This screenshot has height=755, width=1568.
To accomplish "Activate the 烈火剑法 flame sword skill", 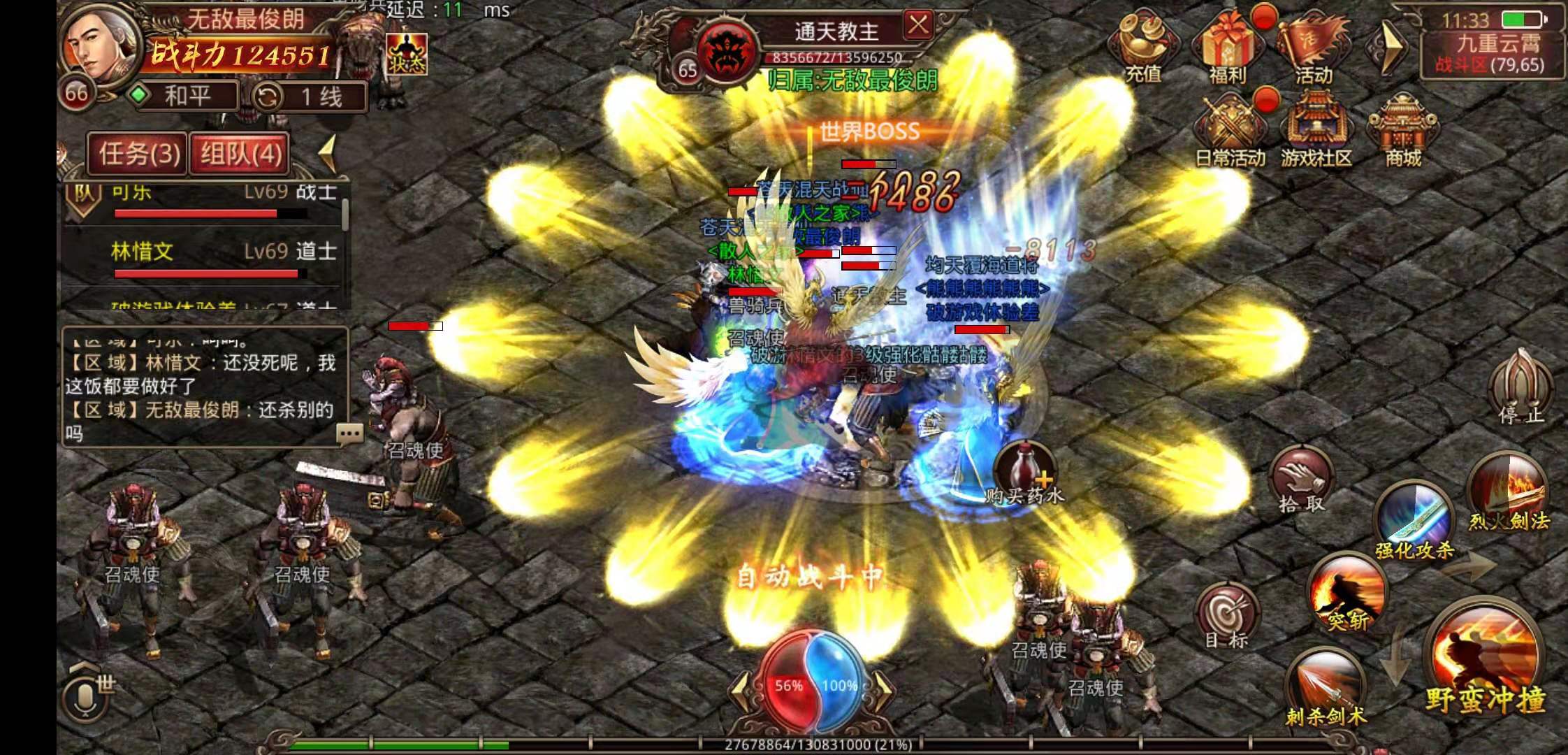I will 1508,494.
